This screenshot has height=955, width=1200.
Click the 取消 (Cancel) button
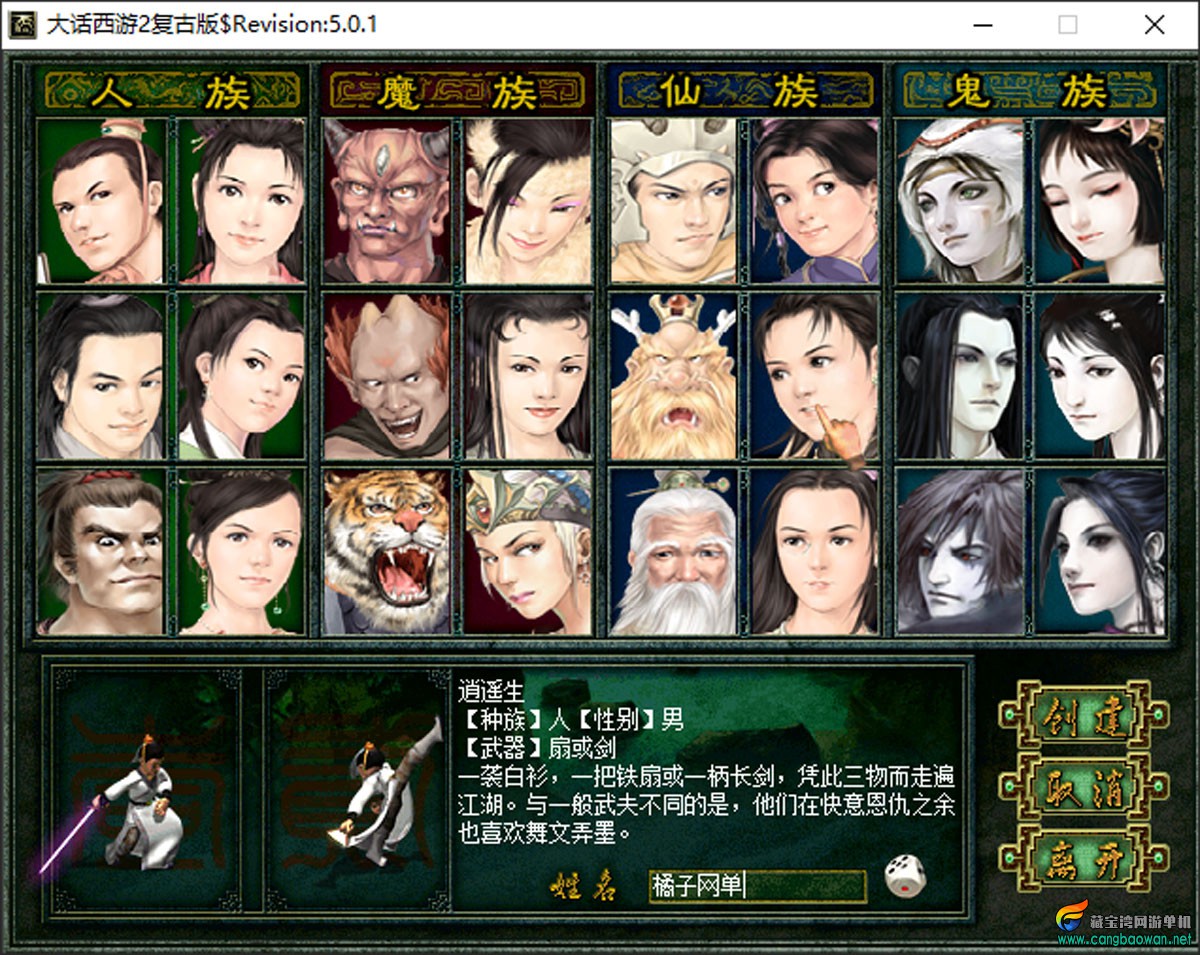[x=1083, y=787]
